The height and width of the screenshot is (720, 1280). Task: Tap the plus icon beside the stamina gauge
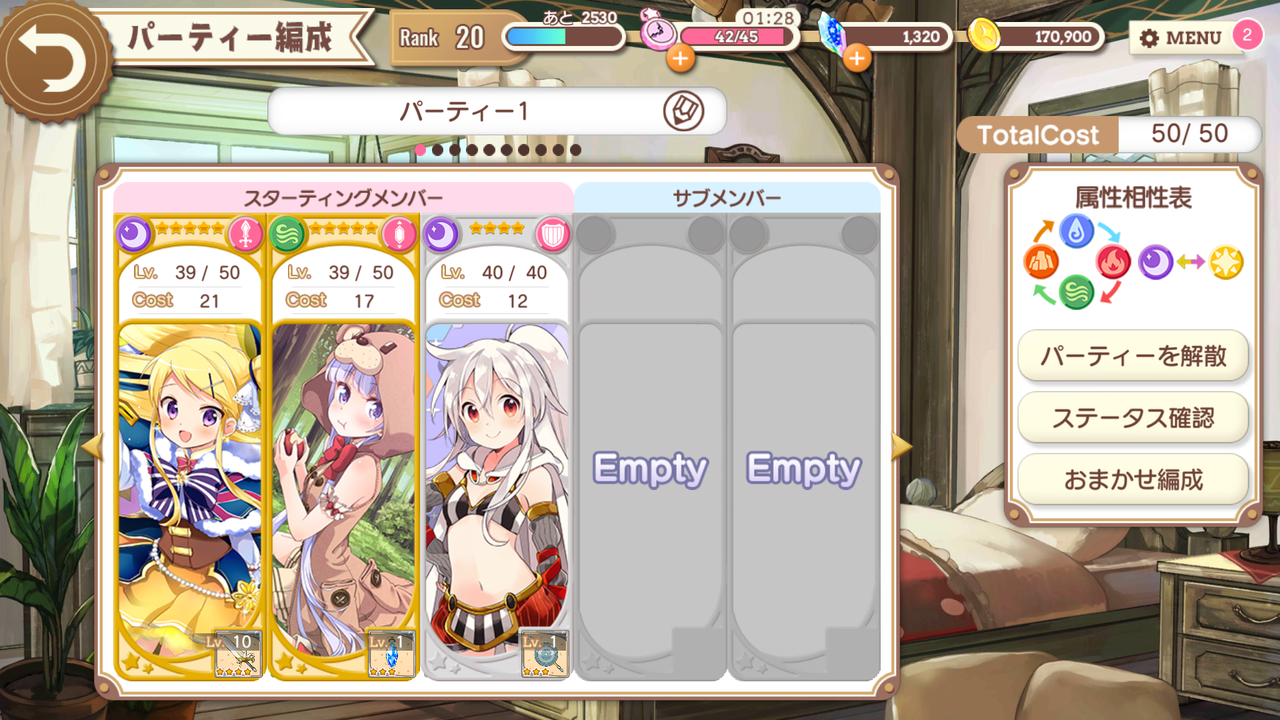click(x=682, y=58)
